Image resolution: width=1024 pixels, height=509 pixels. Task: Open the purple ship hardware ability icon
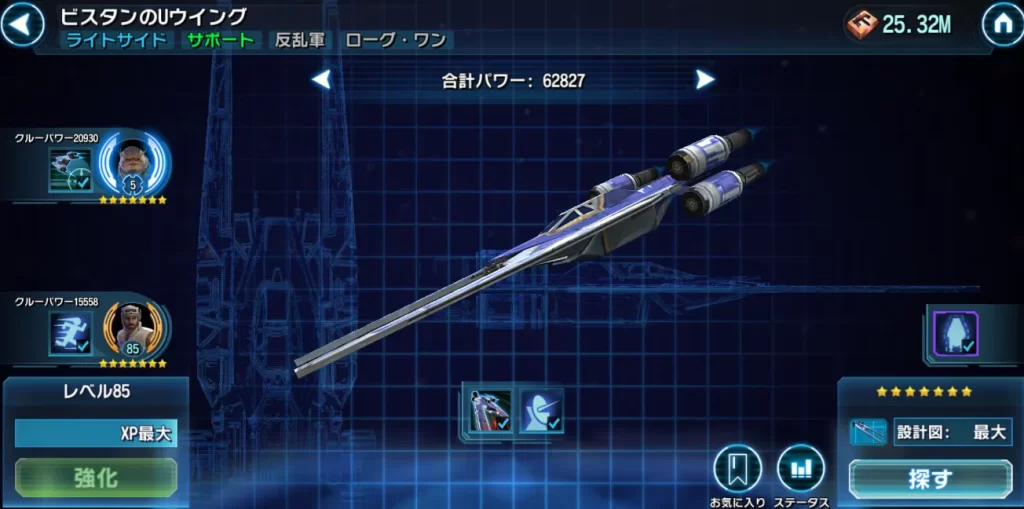click(955, 332)
